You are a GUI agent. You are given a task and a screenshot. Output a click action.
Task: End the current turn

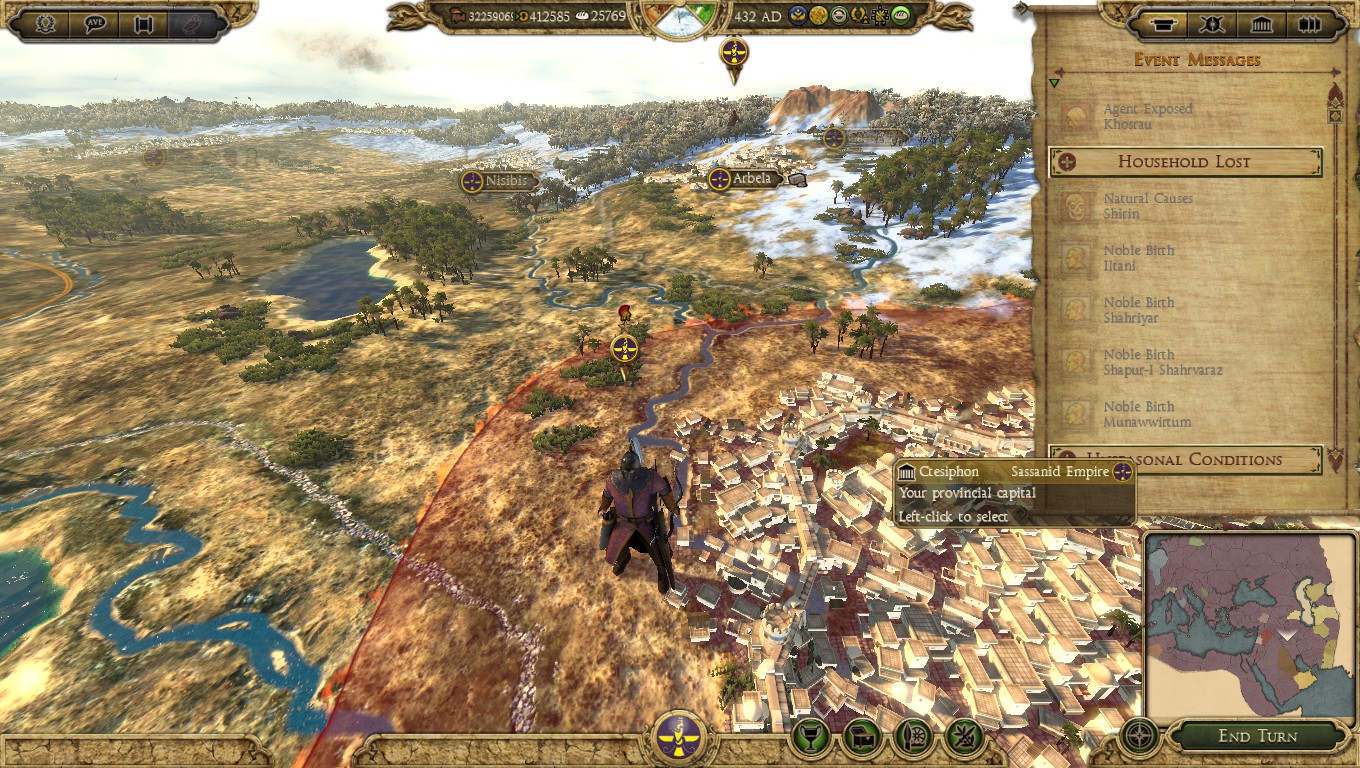[1257, 737]
